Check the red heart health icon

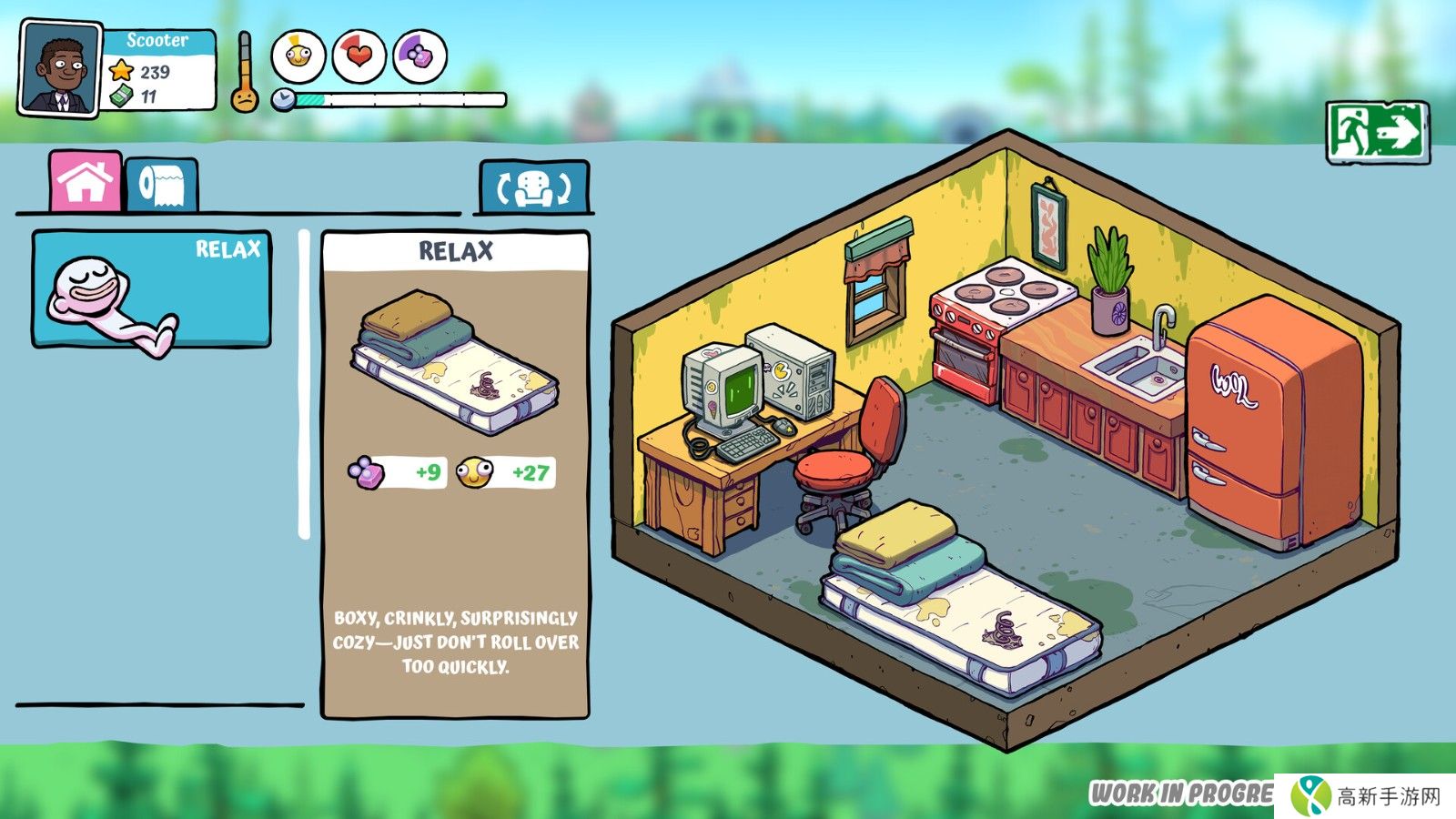tap(359, 56)
